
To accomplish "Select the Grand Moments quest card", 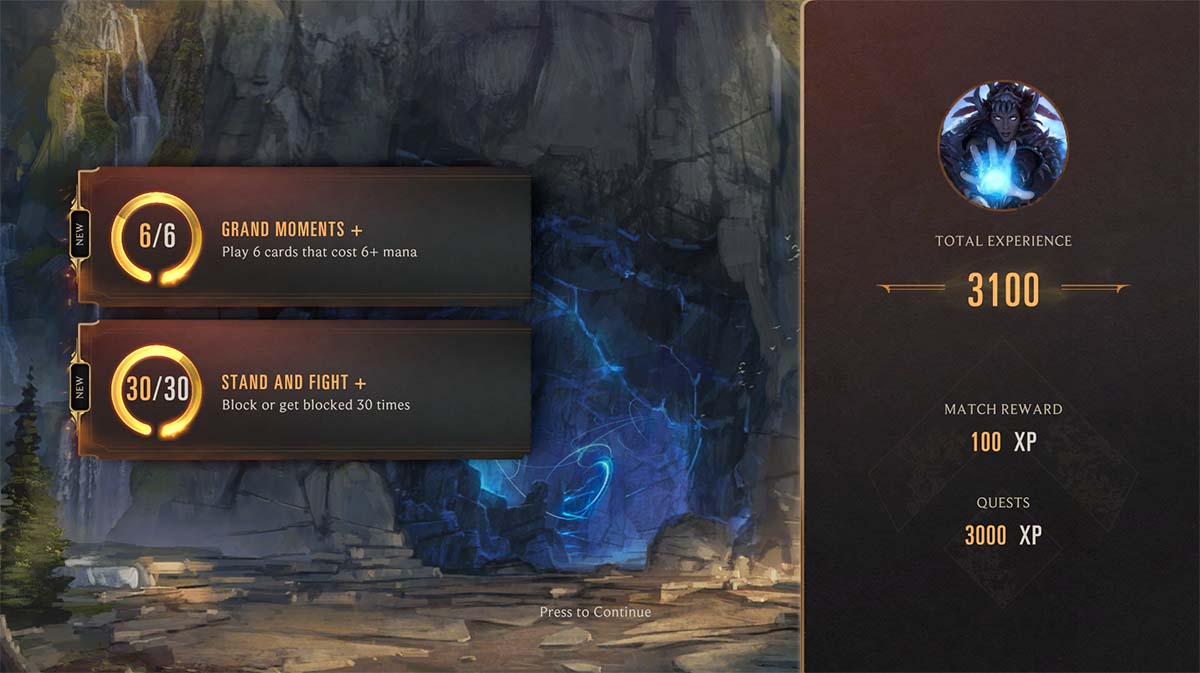I will point(305,237).
